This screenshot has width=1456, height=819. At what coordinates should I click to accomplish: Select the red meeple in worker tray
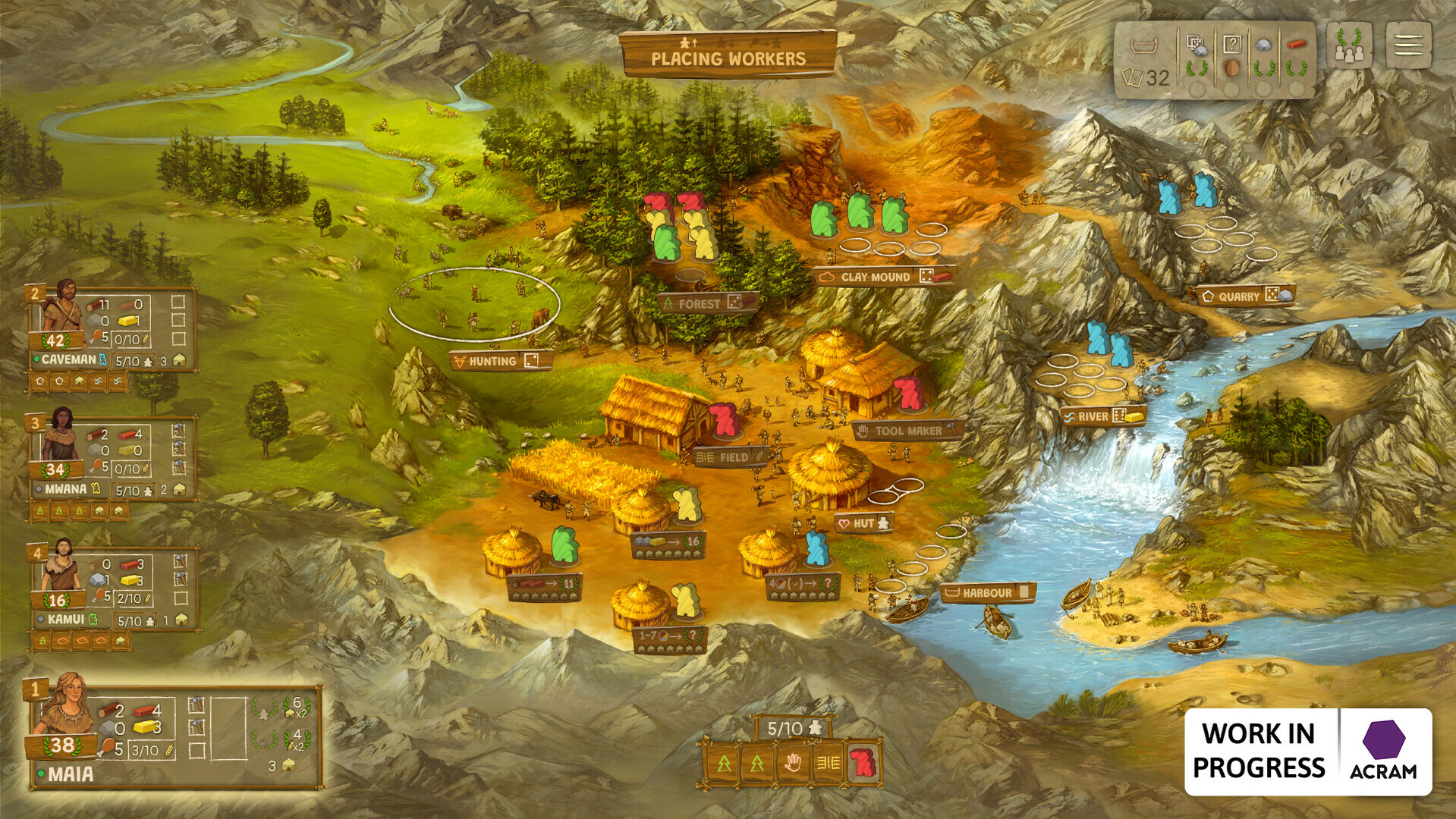861,763
